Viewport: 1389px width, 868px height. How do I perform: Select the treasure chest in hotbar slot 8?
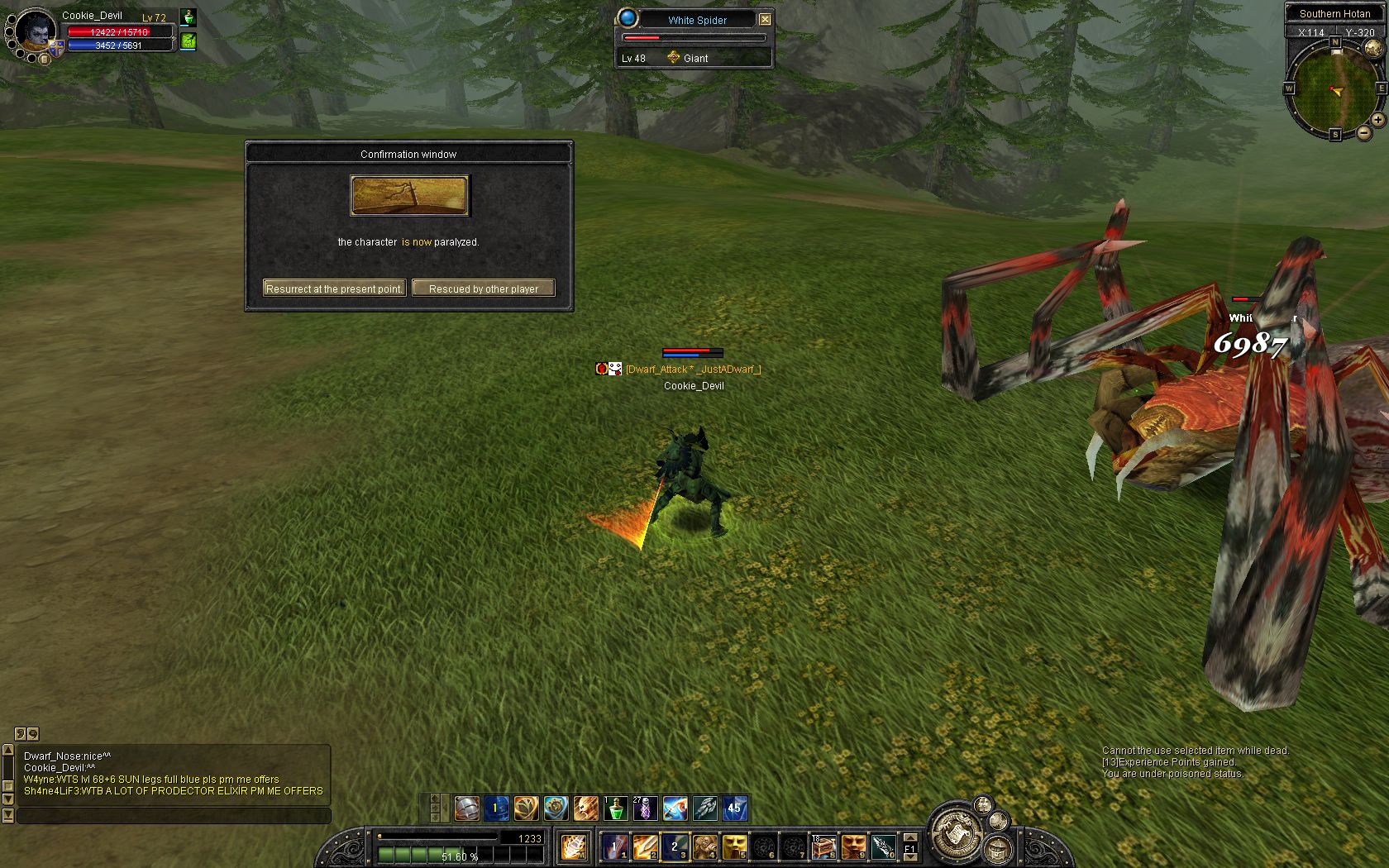coord(823,847)
